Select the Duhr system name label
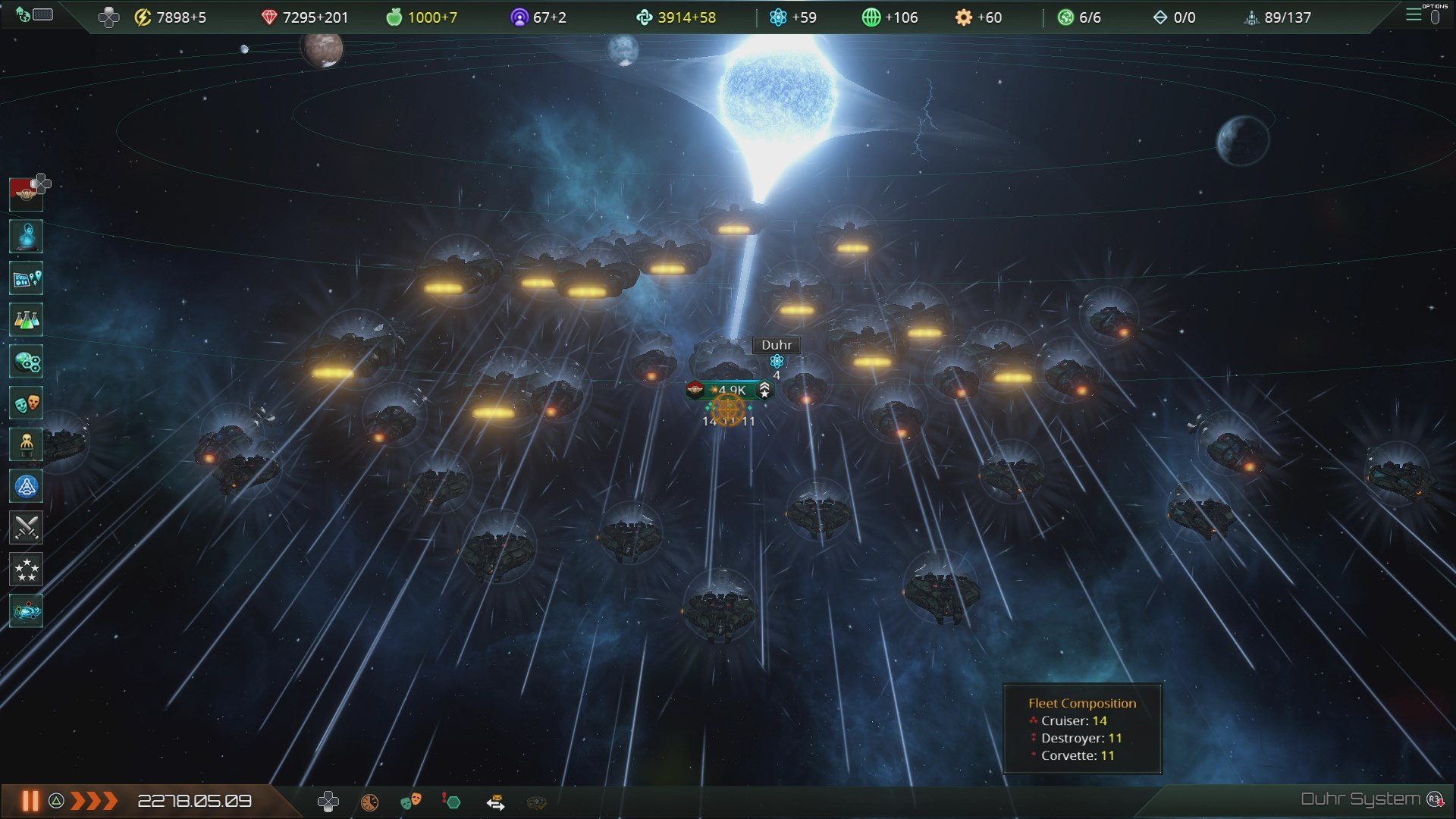 (777, 345)
